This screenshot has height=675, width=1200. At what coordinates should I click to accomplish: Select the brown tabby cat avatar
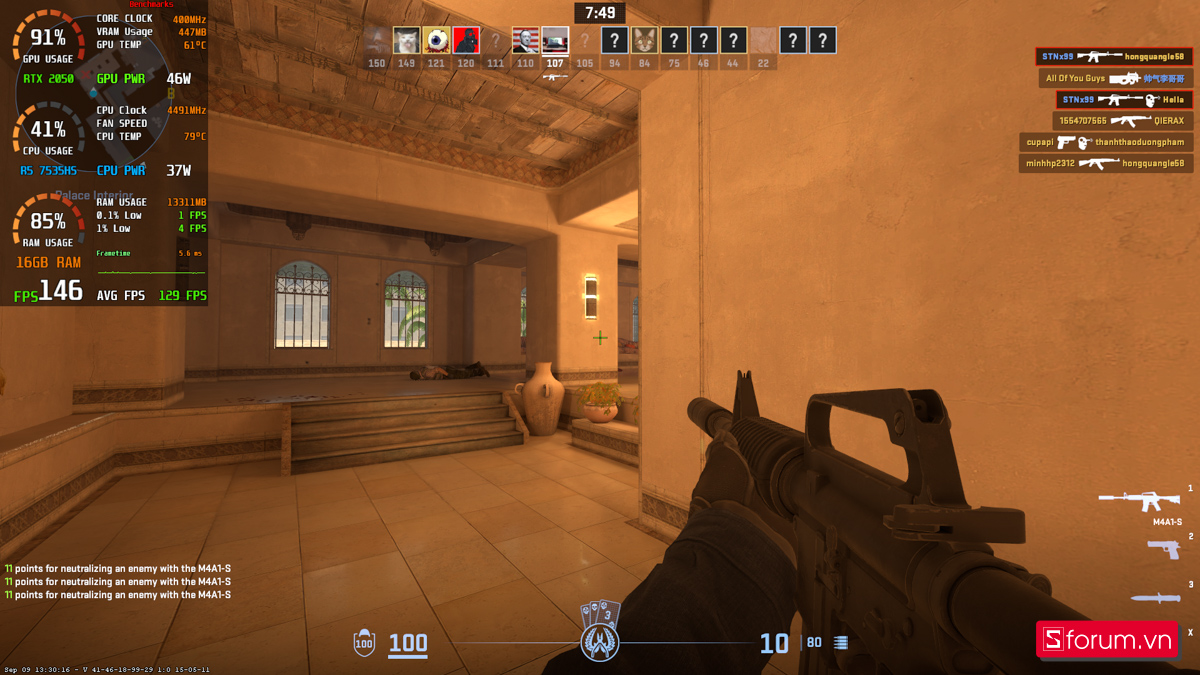[644, 41]
